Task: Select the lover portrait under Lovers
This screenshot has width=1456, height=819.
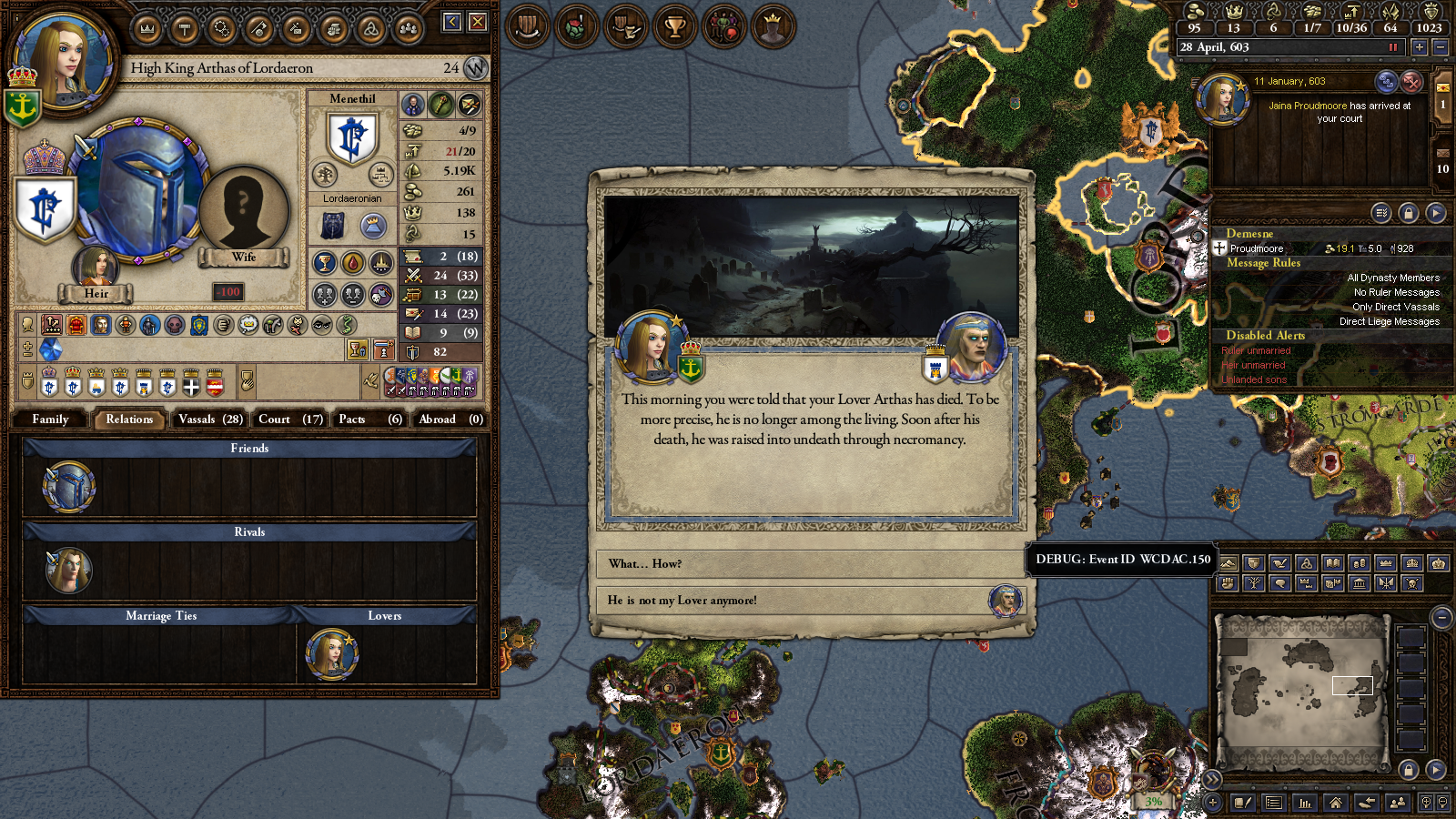Action: tap(331, 653)
